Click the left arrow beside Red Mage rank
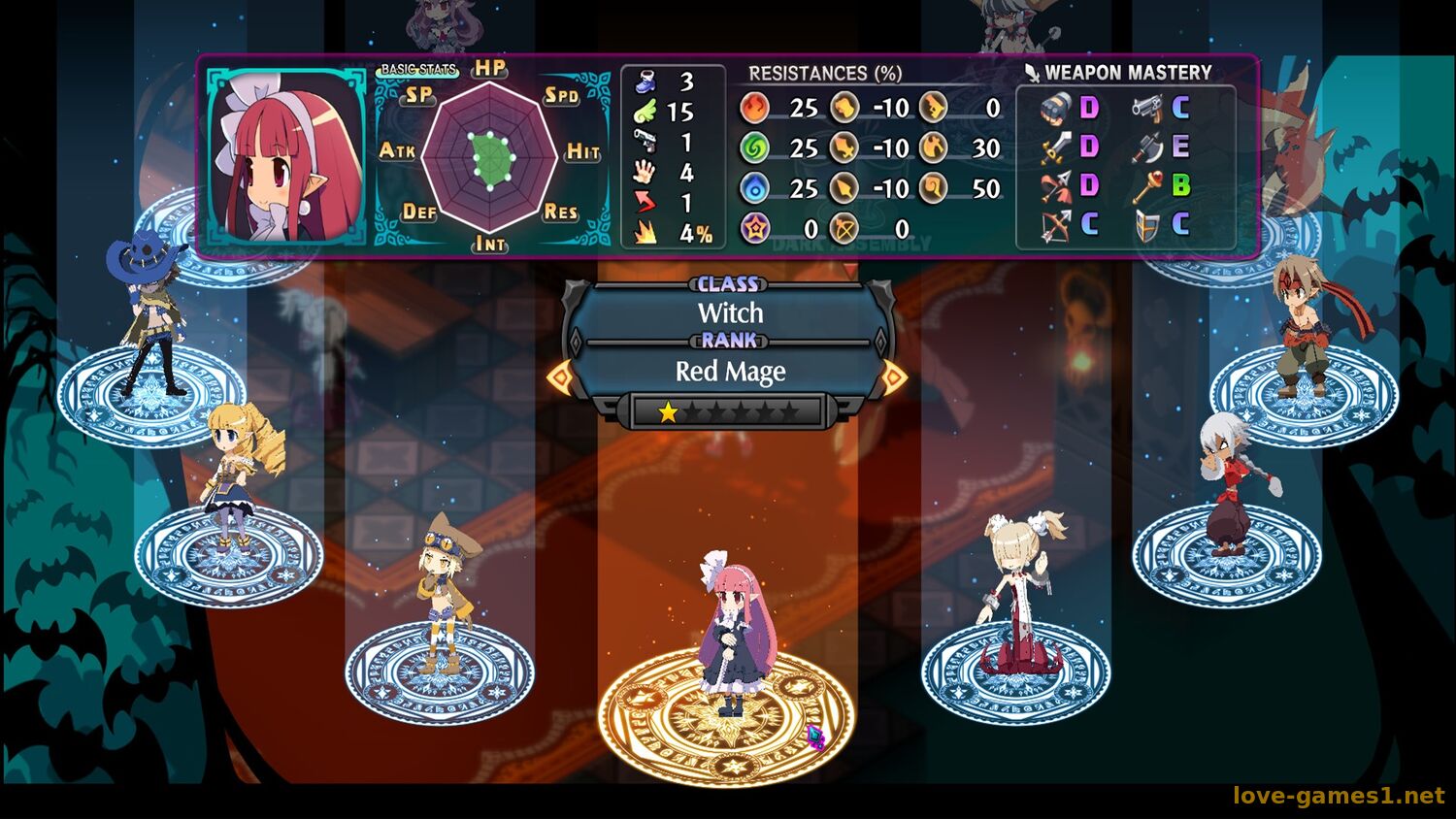 coord(560,377)
